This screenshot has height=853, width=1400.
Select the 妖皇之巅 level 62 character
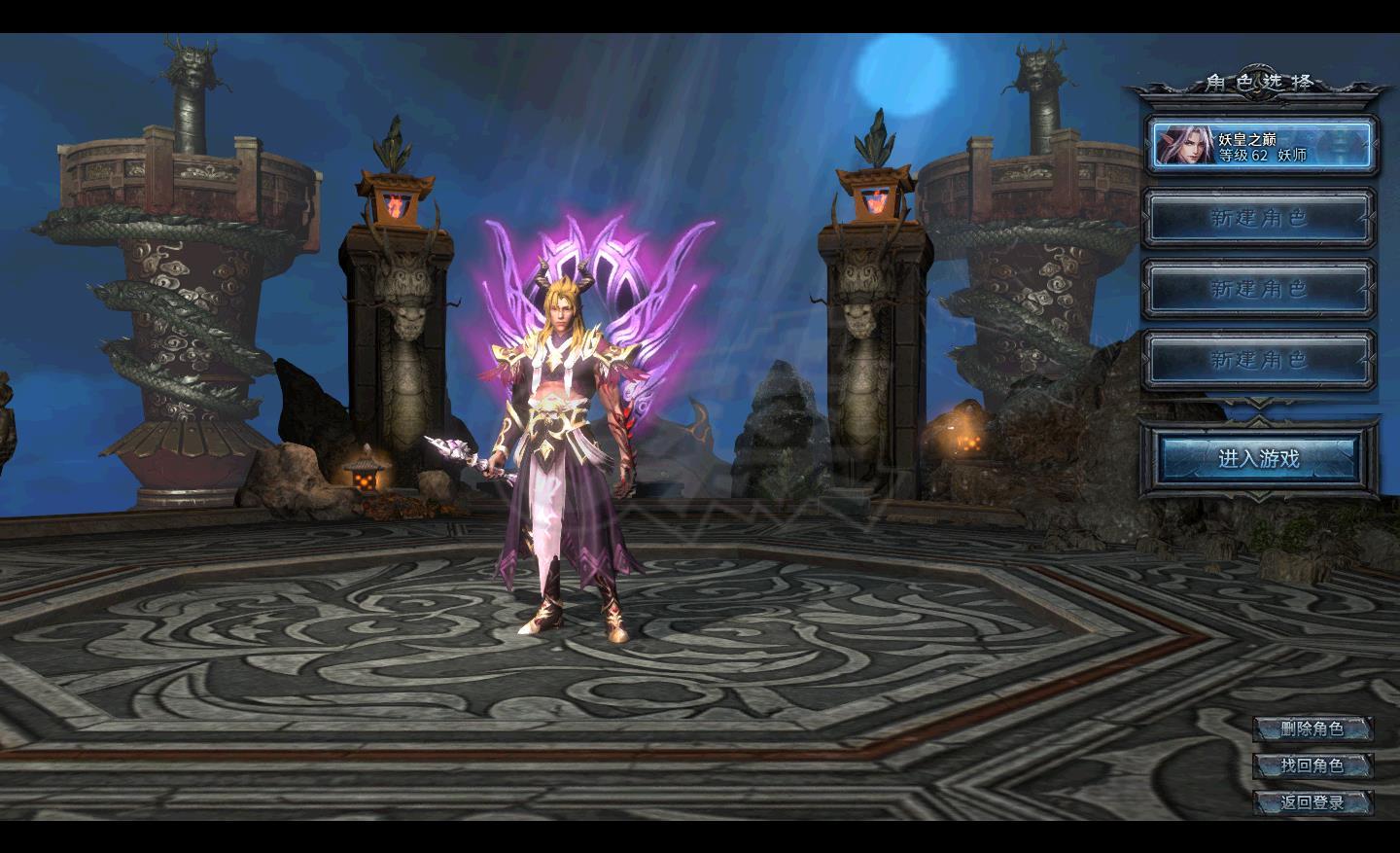pos(1261,146)
